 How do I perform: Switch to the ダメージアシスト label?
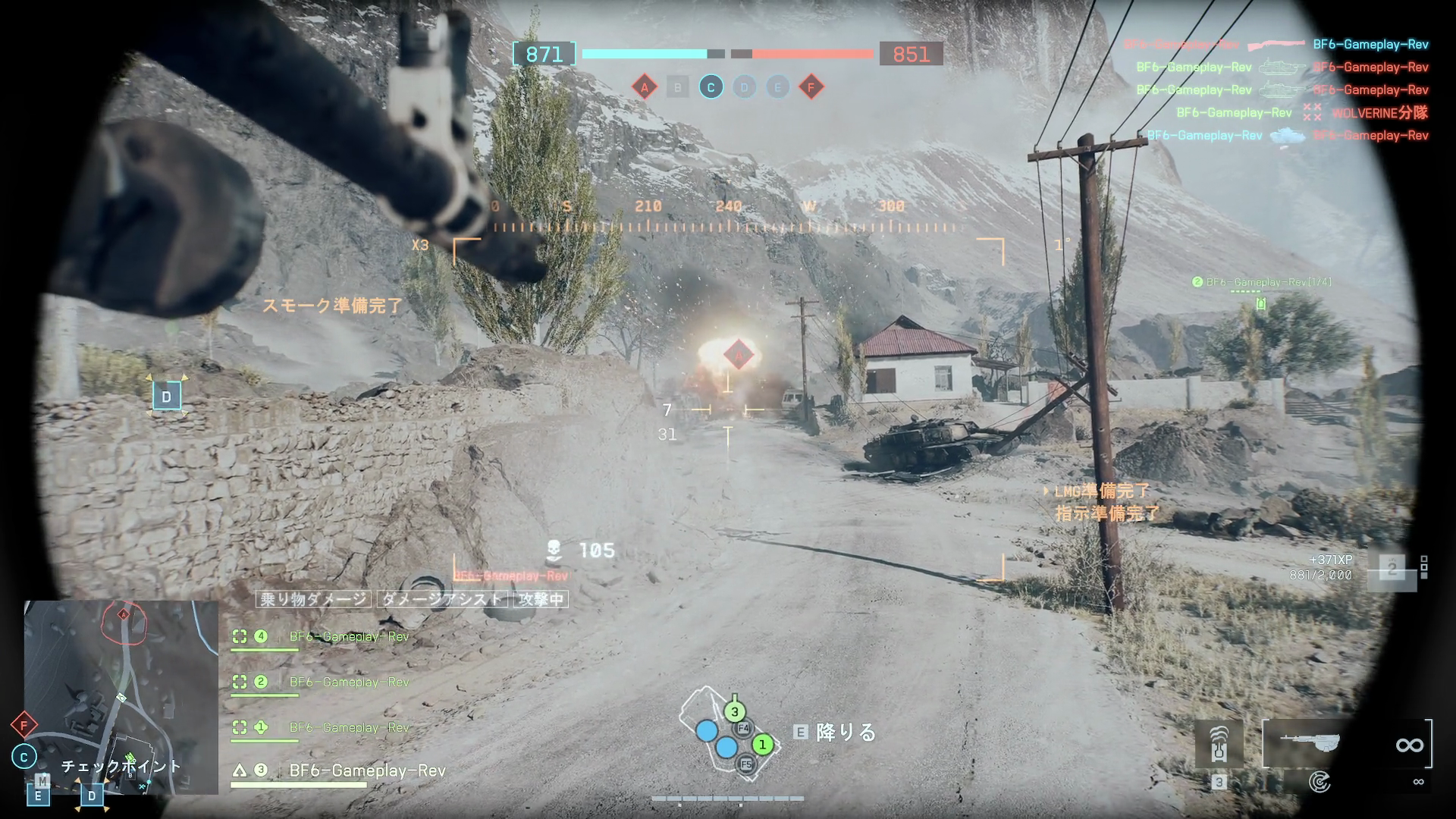(x=444, y=599)
